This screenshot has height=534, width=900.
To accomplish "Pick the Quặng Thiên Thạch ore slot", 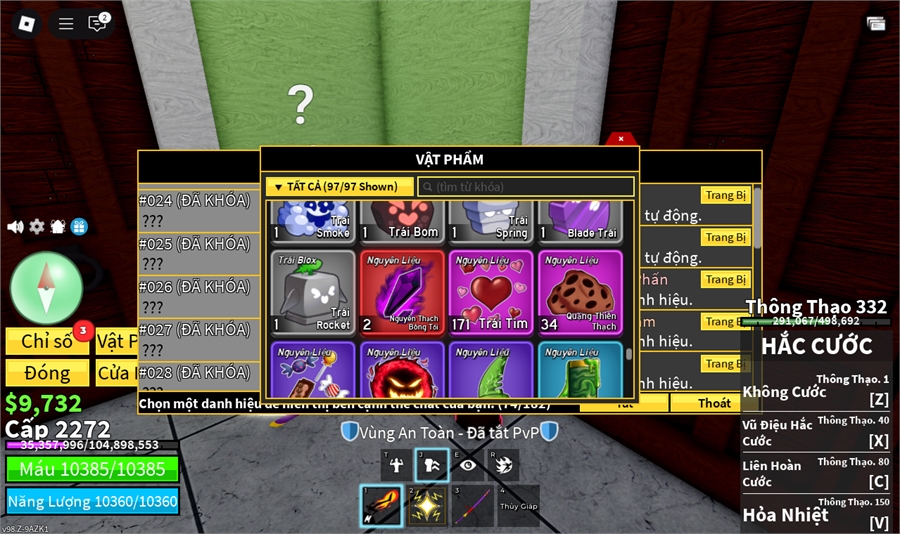I will (580, 292).
